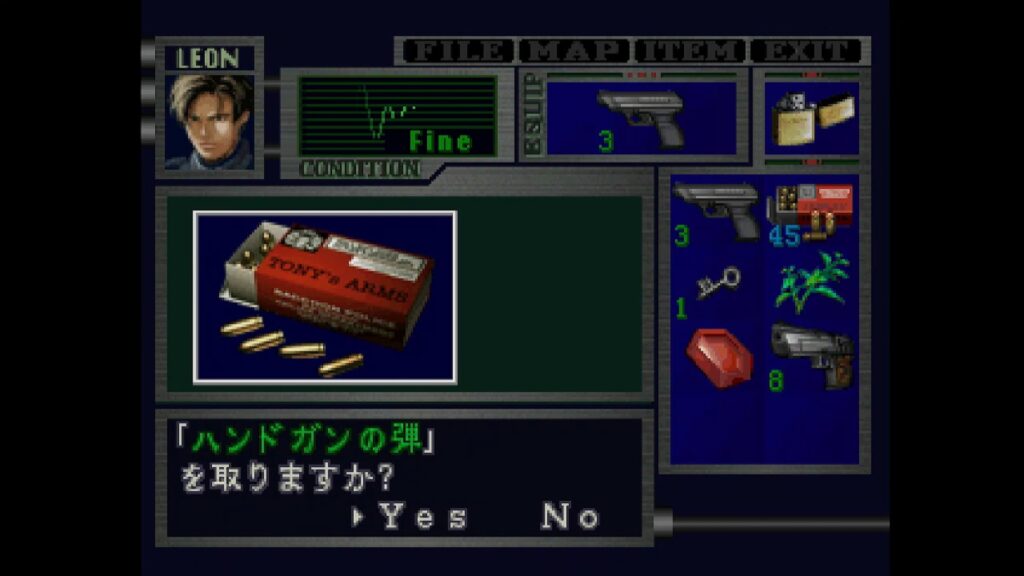
Task: Open the FILE menu
Action: 457,51
